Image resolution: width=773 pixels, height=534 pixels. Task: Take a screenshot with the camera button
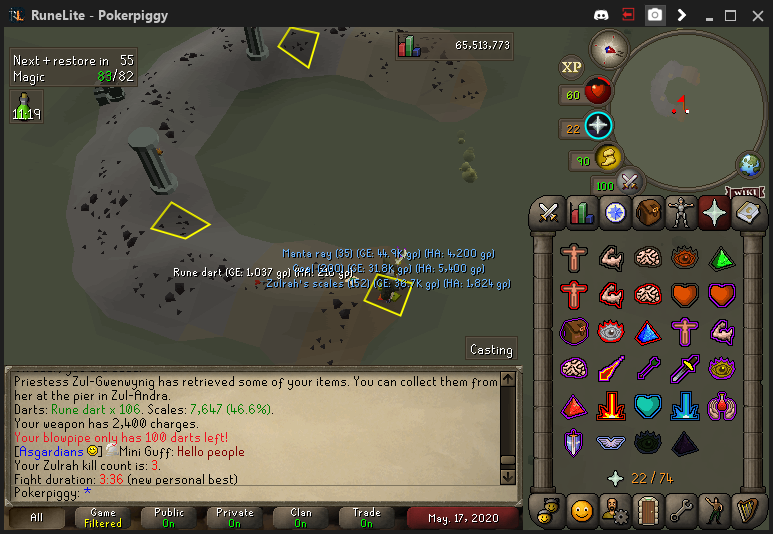(x=655, y=15)
